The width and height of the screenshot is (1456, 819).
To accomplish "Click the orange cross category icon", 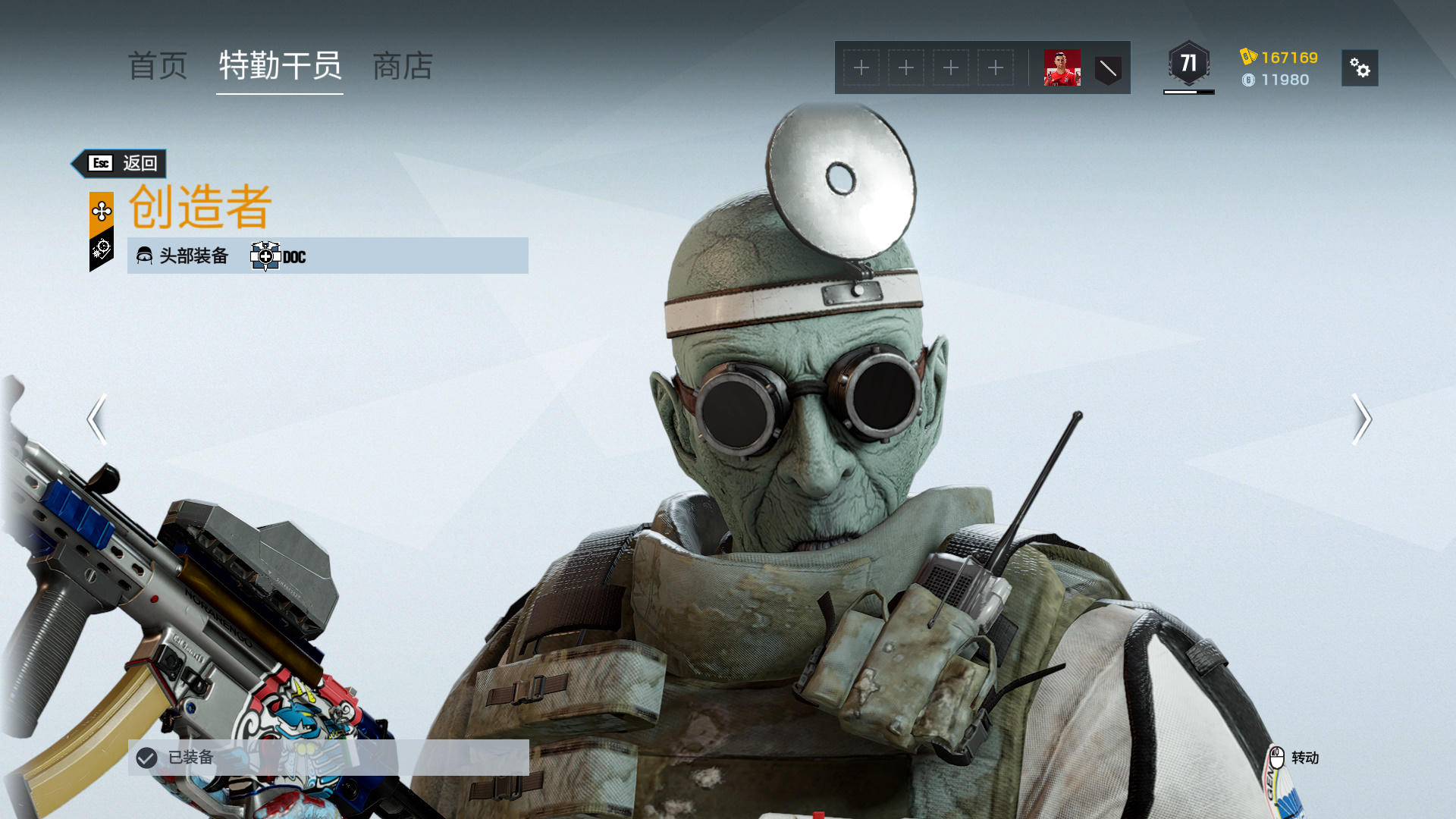I will [102, 211].
